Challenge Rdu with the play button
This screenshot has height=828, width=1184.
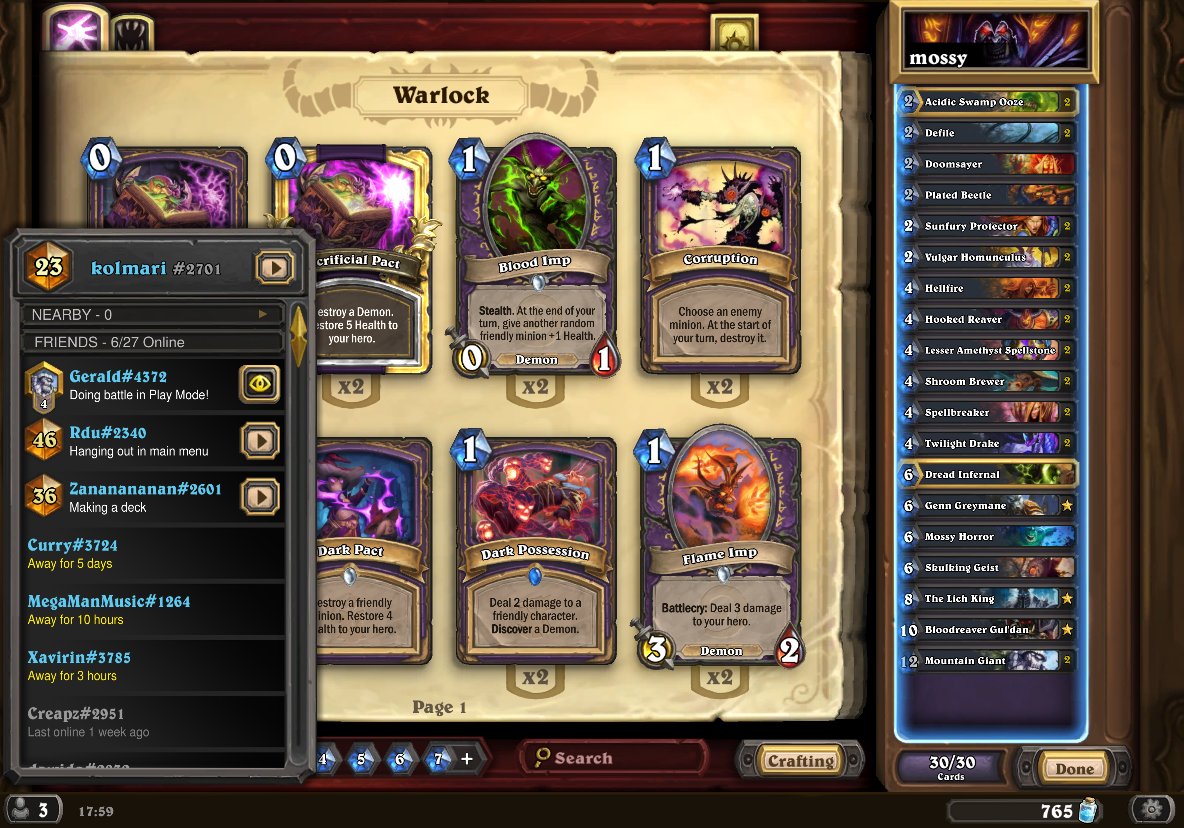(x=260, y=439)
